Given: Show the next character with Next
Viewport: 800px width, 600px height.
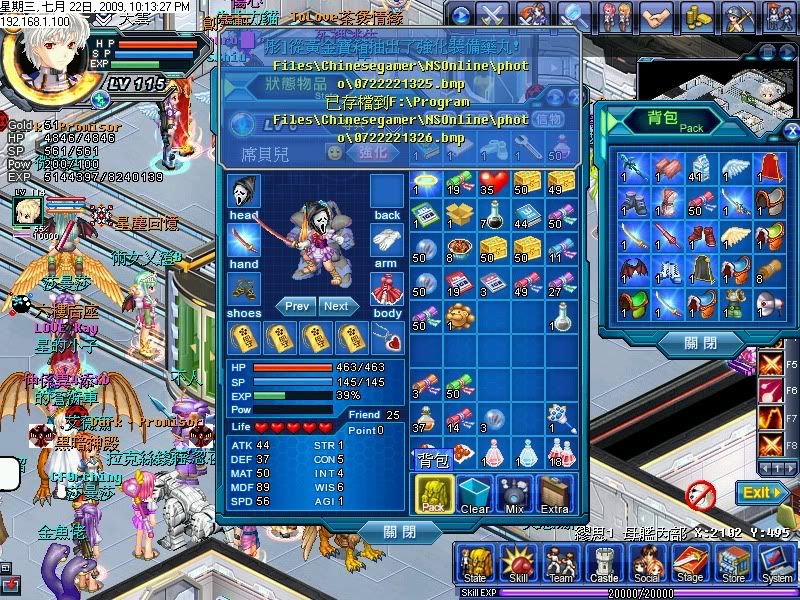Looking at the screenshot, I should pos(337,306).
